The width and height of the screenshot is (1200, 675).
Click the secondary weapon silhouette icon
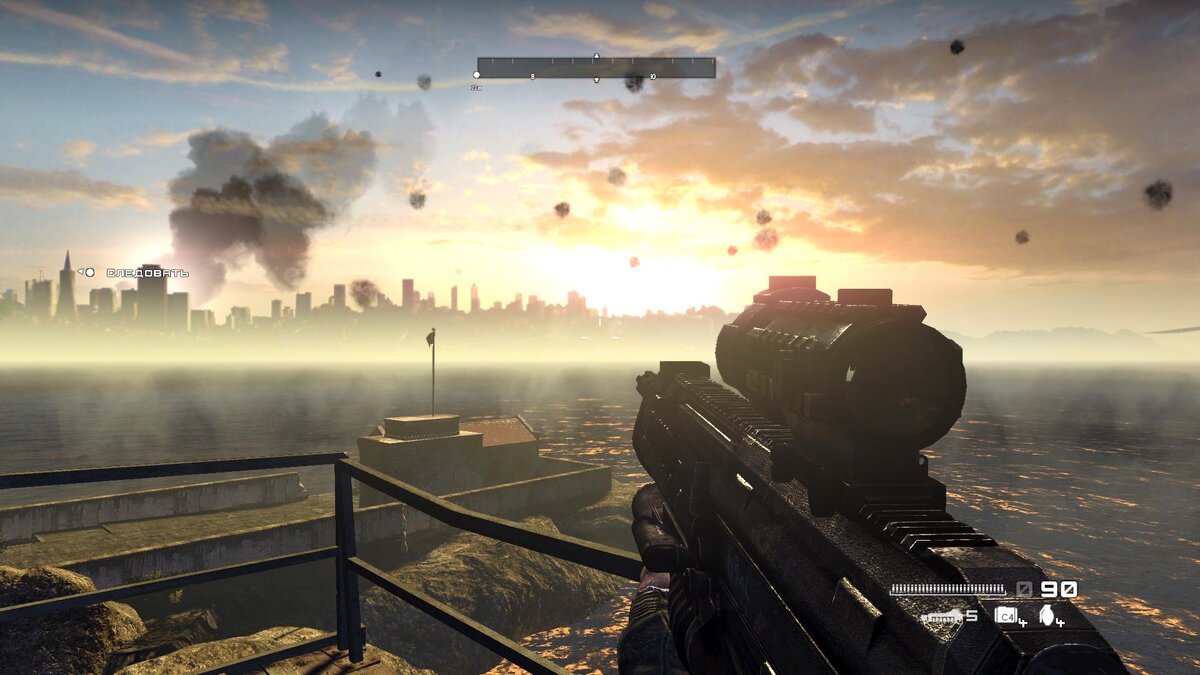(942, 617)
